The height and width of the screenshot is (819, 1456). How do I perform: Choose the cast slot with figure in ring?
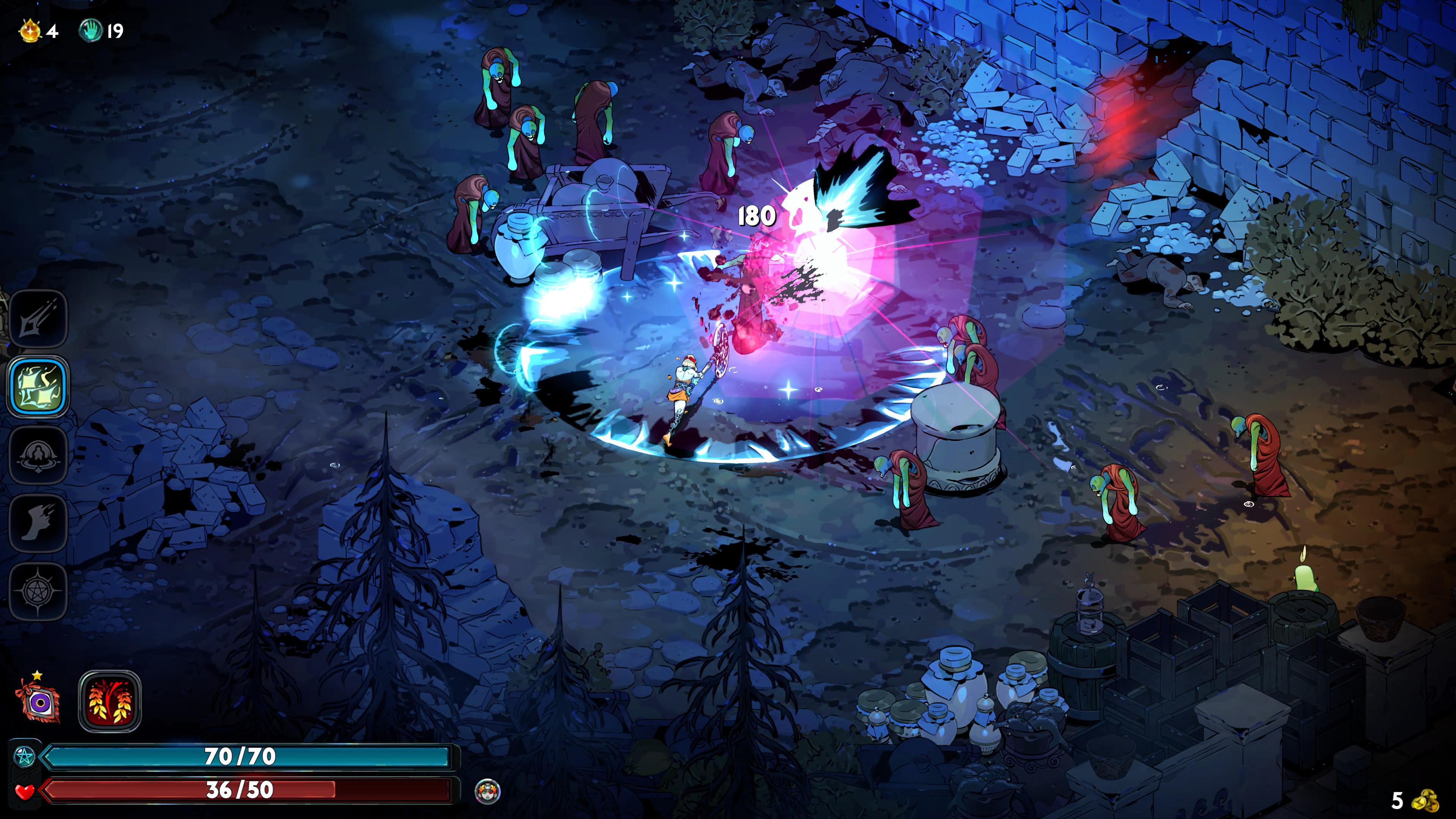tap(38, 455)
